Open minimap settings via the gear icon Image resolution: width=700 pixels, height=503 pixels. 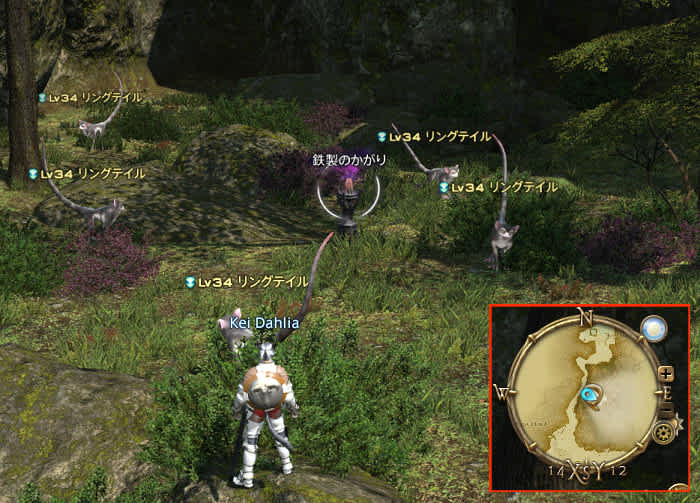[661, 434]
